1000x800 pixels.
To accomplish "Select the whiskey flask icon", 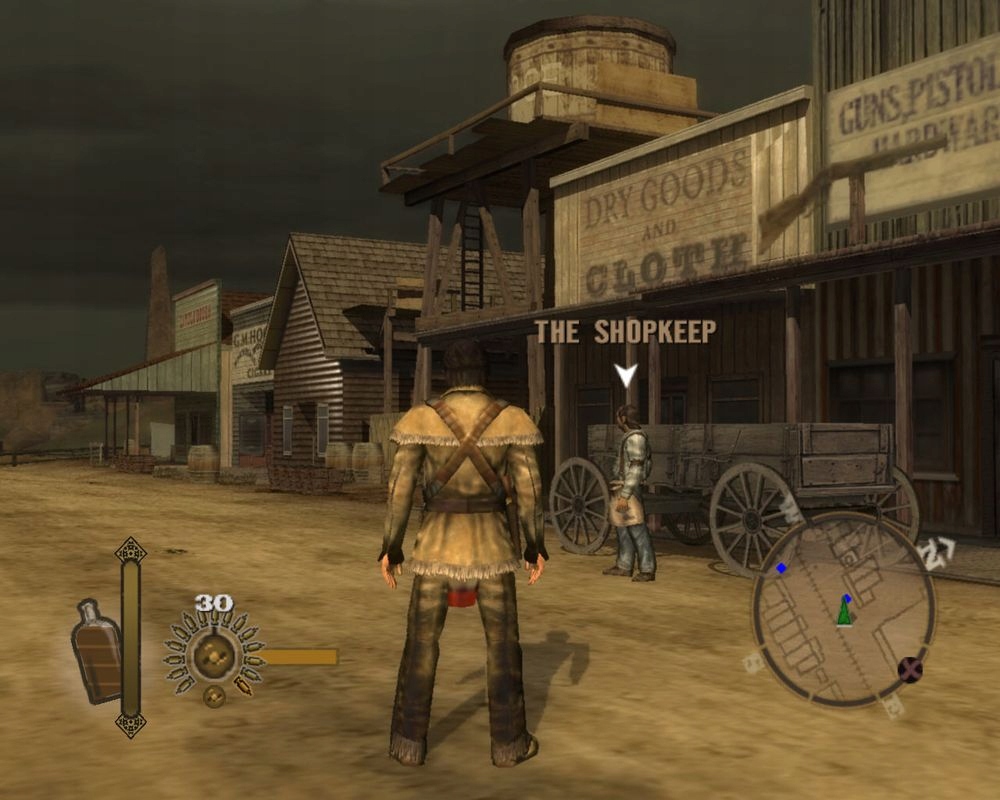I will 98,650.
